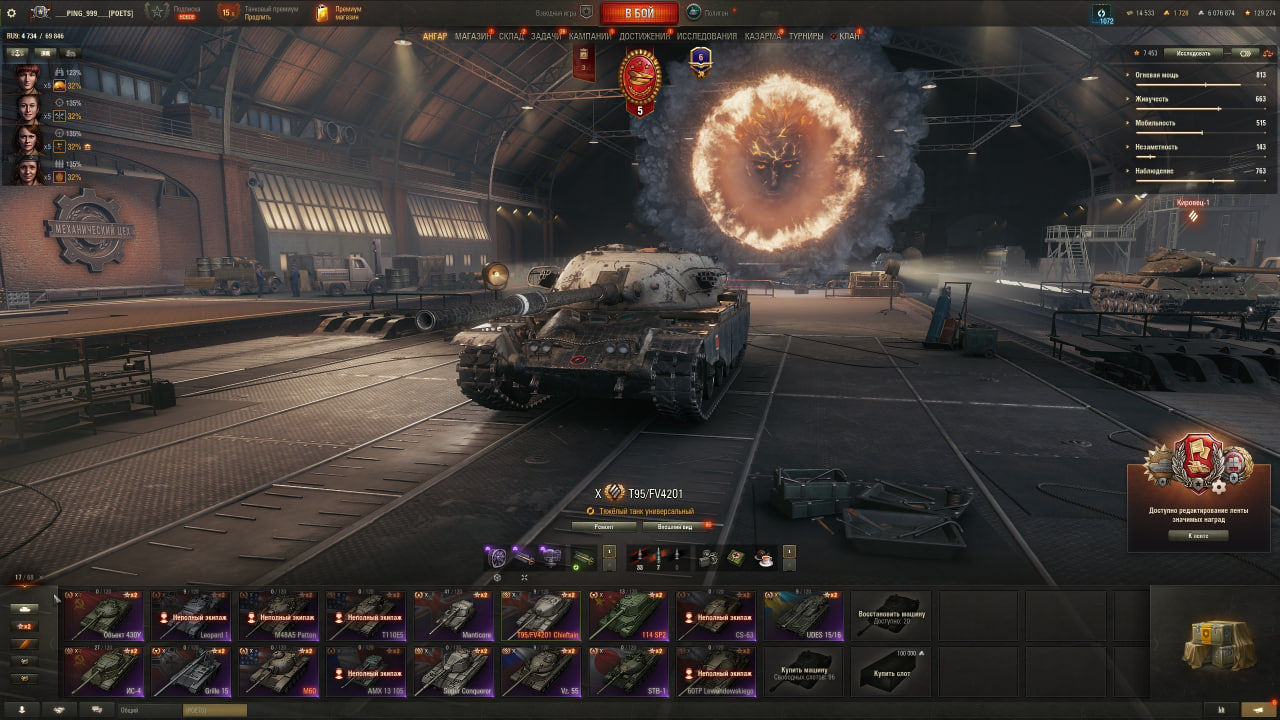Viewport: 1280px width, 720px height.
Task: Click the strong coffee consumable slot
Action: (x=765, y=556)
